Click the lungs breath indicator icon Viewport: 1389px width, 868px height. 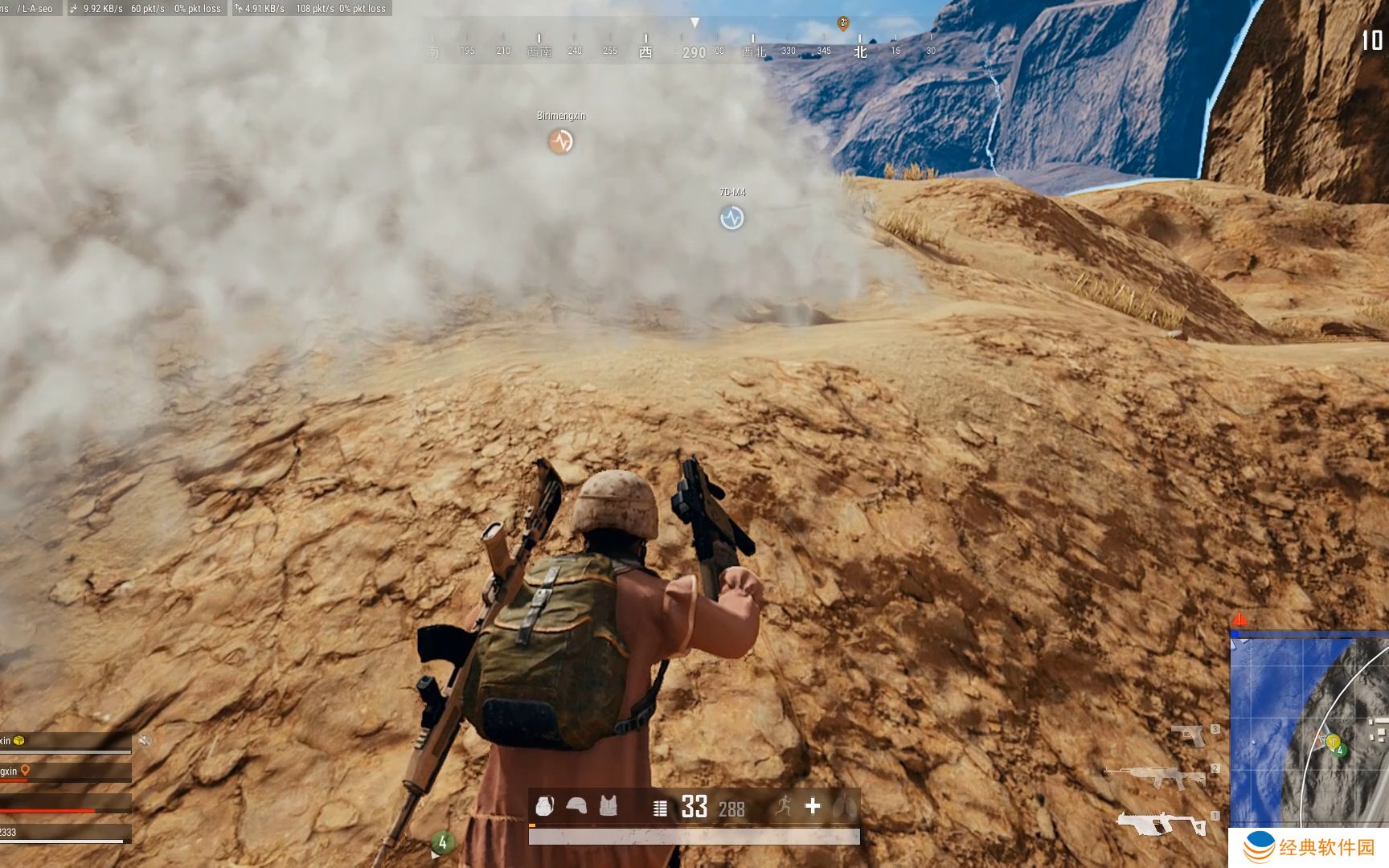pos(844,806)
